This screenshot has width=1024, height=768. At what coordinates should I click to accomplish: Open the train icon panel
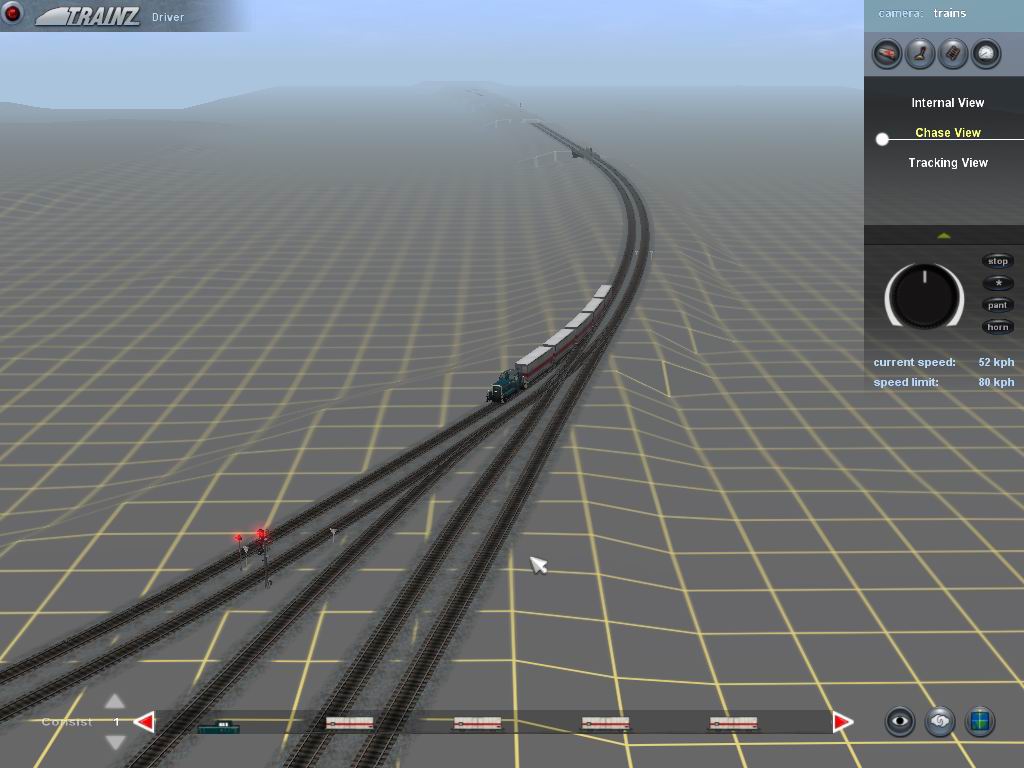pyautogui.click(x=887, y=53)
